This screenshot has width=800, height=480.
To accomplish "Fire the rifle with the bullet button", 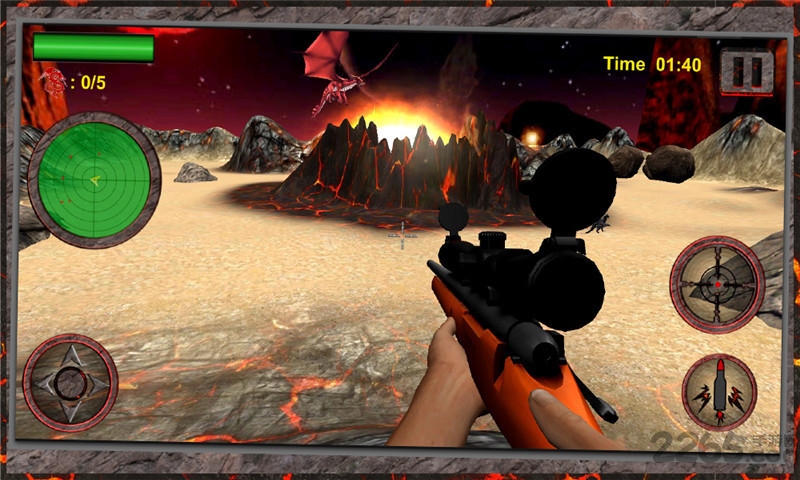I will coord(719,392).
